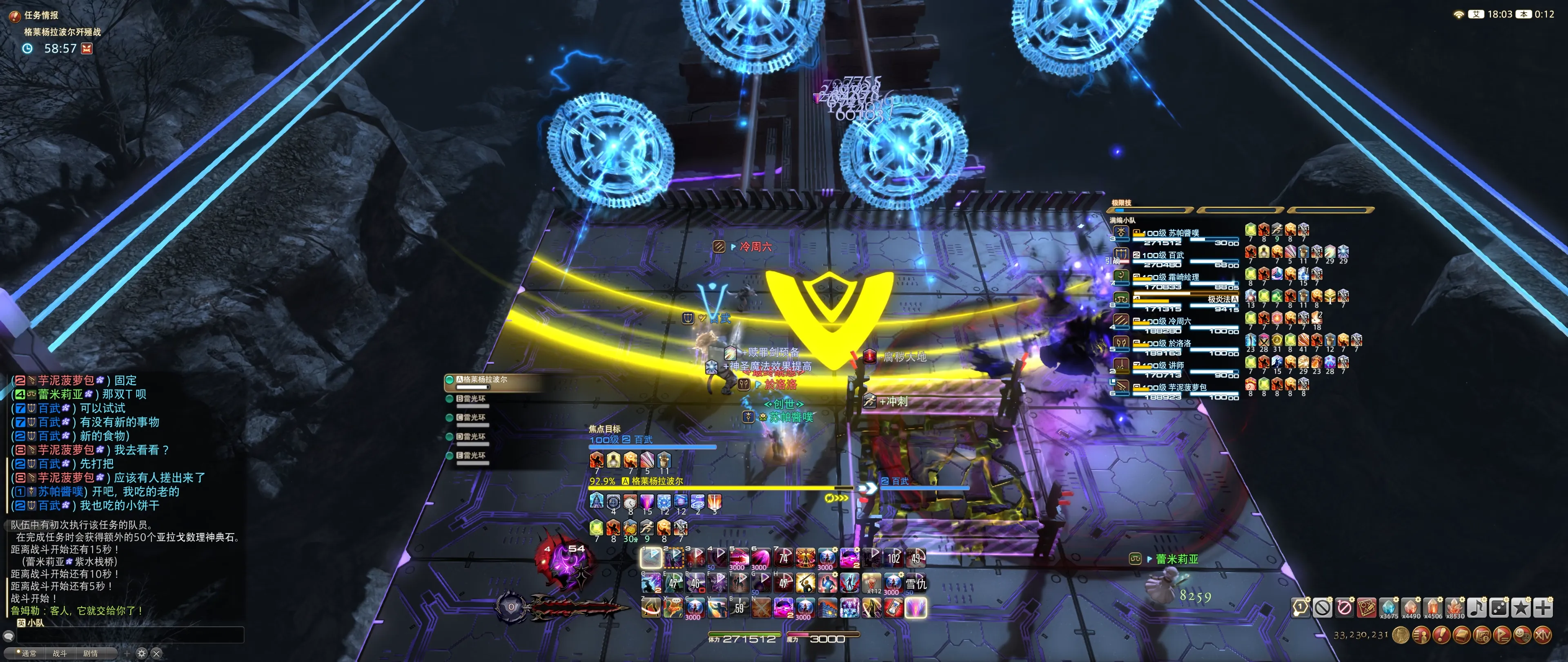This screenshot has width=1568, height=662.
Task: Switch to the 战斗 chat tab
Action: pos(60,653)
